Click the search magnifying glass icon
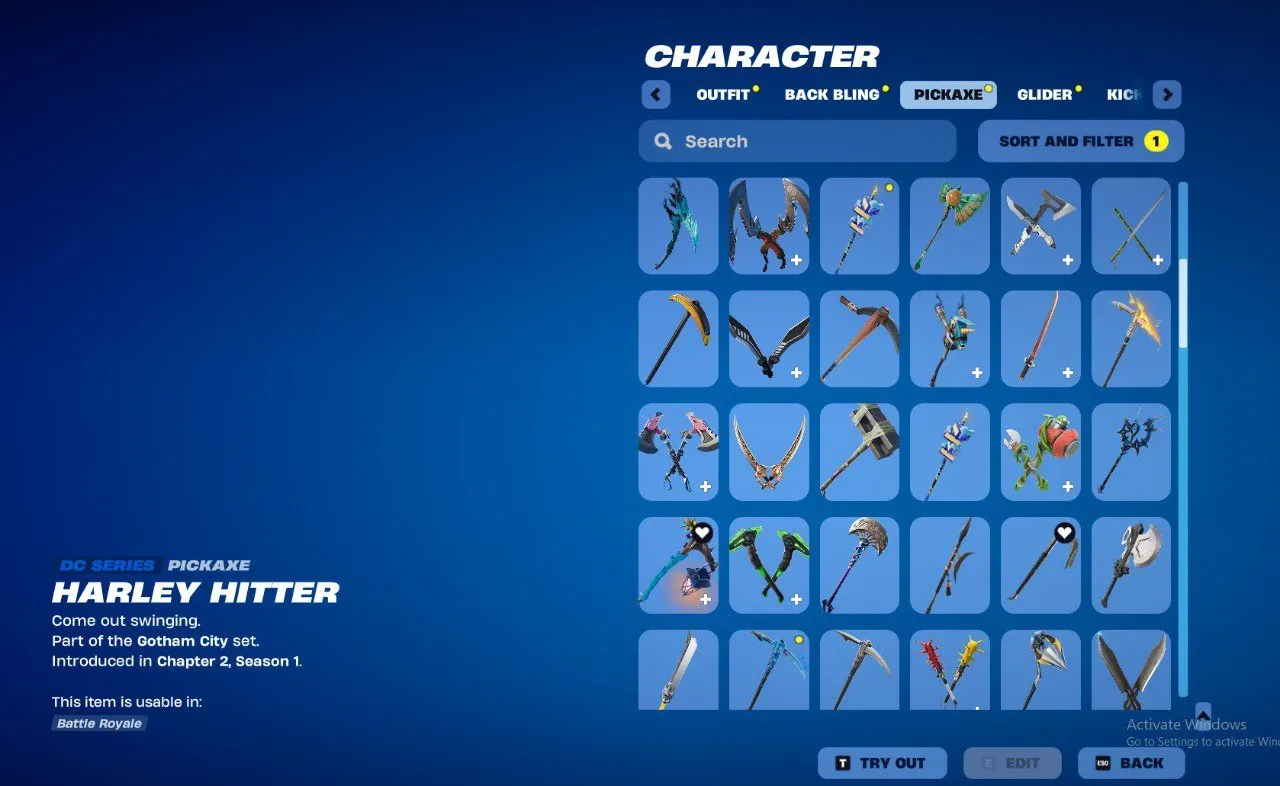This screenshot has height=786, width=1280. point(662,141)
